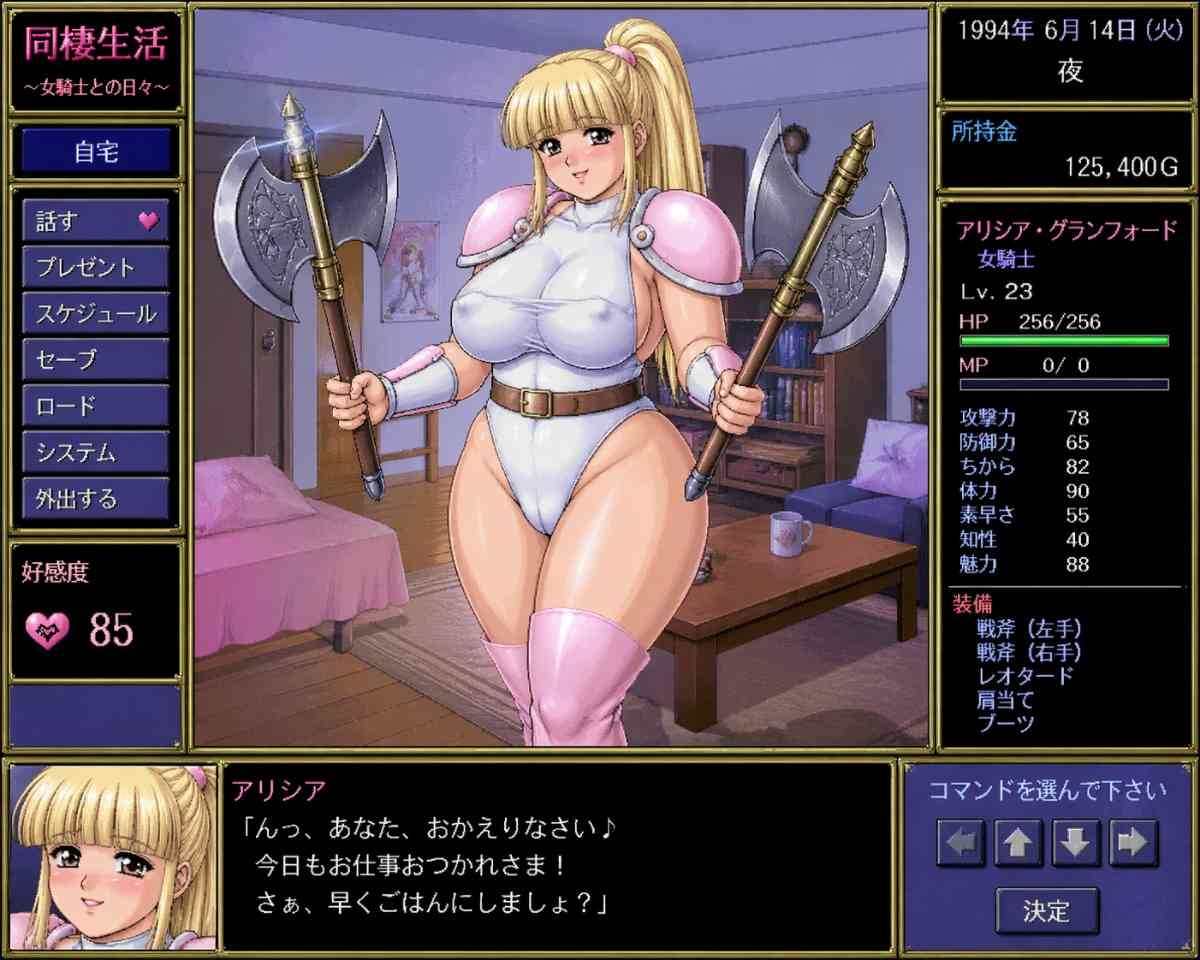This screenshot has width=1200, height=960.
Task: Open the システム system menu
Action: tap(95, 452)
